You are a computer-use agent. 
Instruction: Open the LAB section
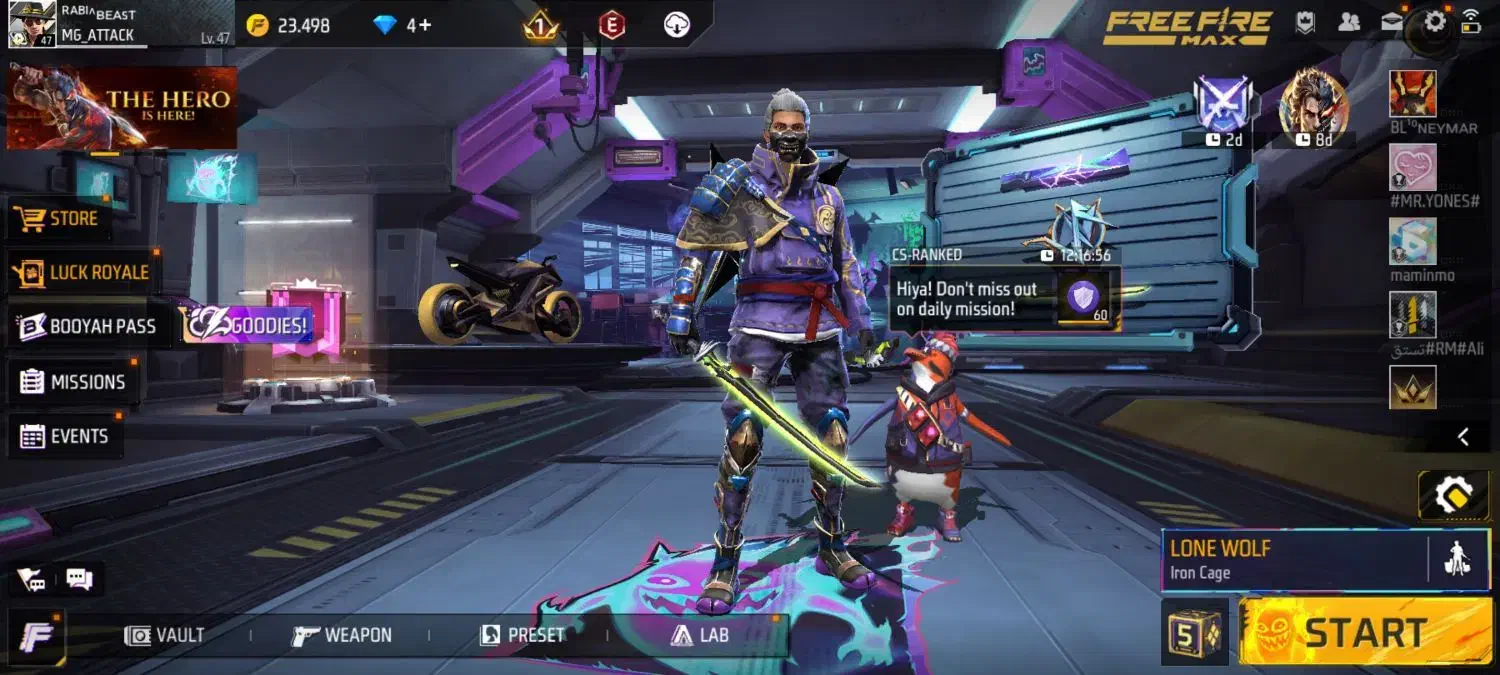pos(699,635)
